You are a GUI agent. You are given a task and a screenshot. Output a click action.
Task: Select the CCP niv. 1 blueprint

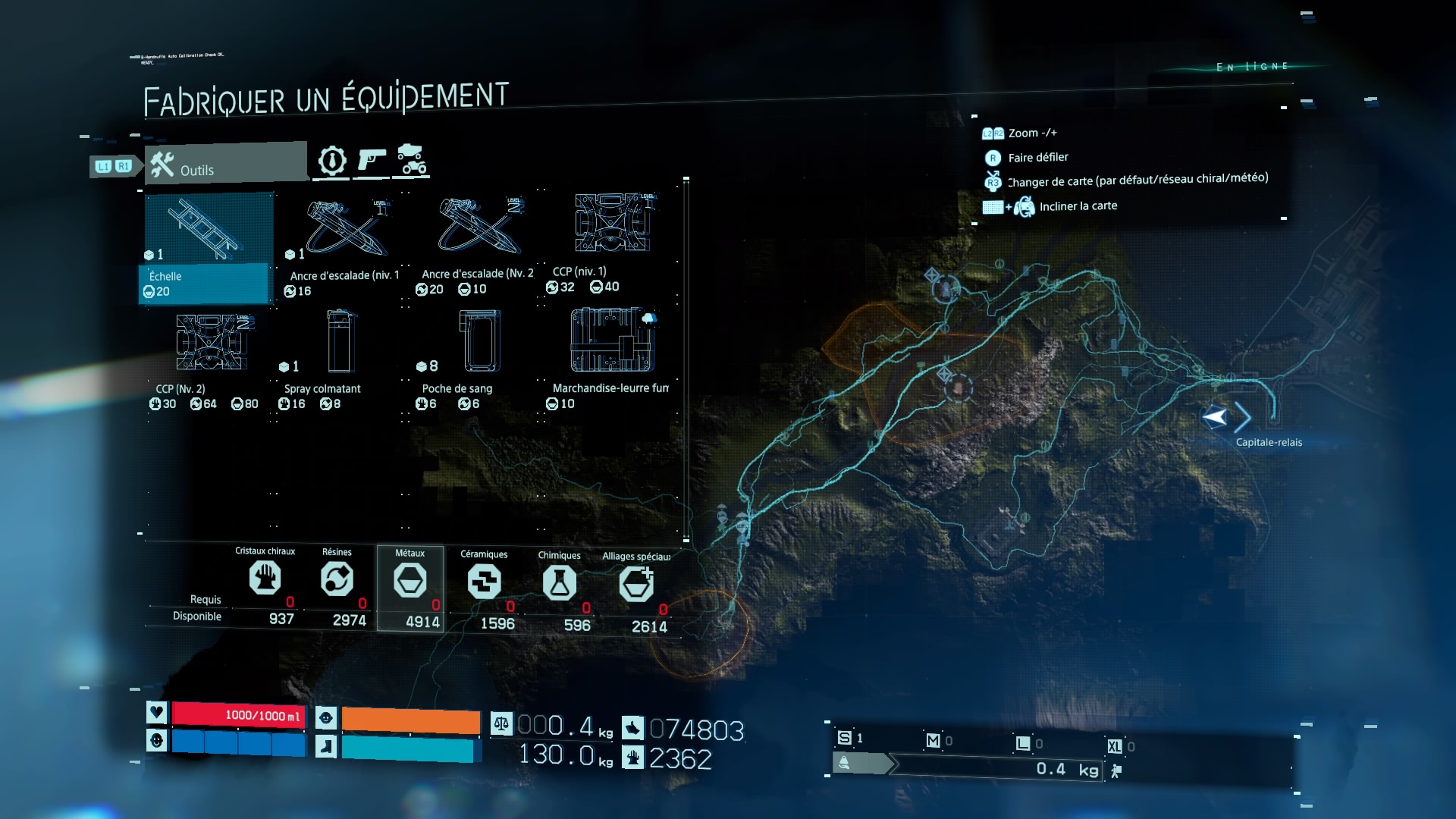[x=611, y=243]
